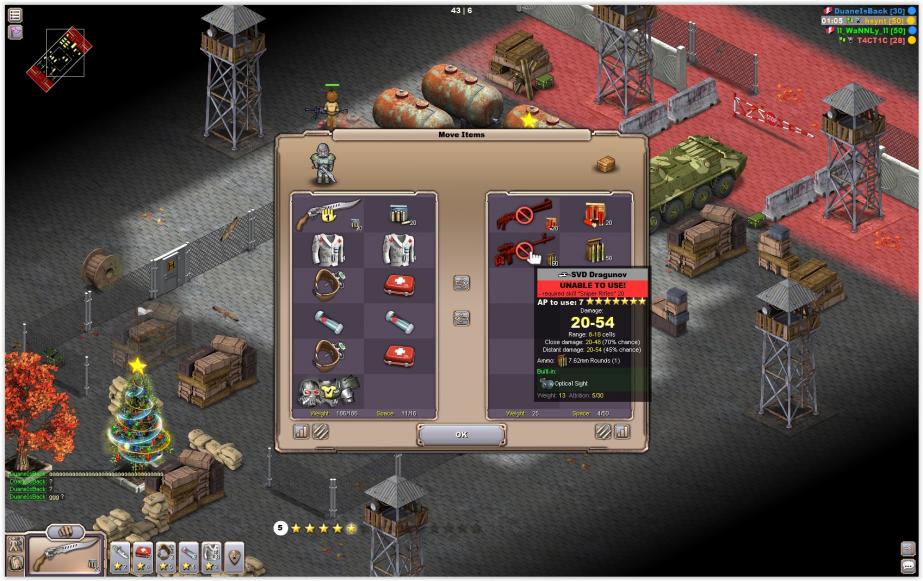923x581 pixels.
Task: Select the gas mask armor set item
Action: (x=328, y=390)
